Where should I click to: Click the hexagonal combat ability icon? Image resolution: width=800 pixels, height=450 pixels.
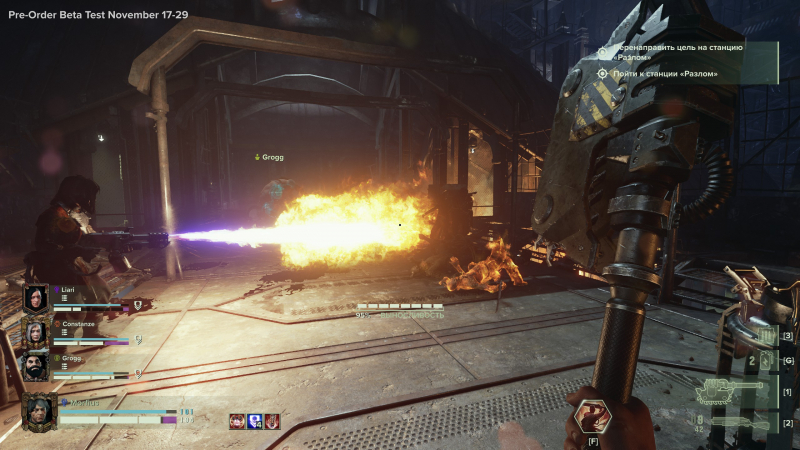point(592,416)
